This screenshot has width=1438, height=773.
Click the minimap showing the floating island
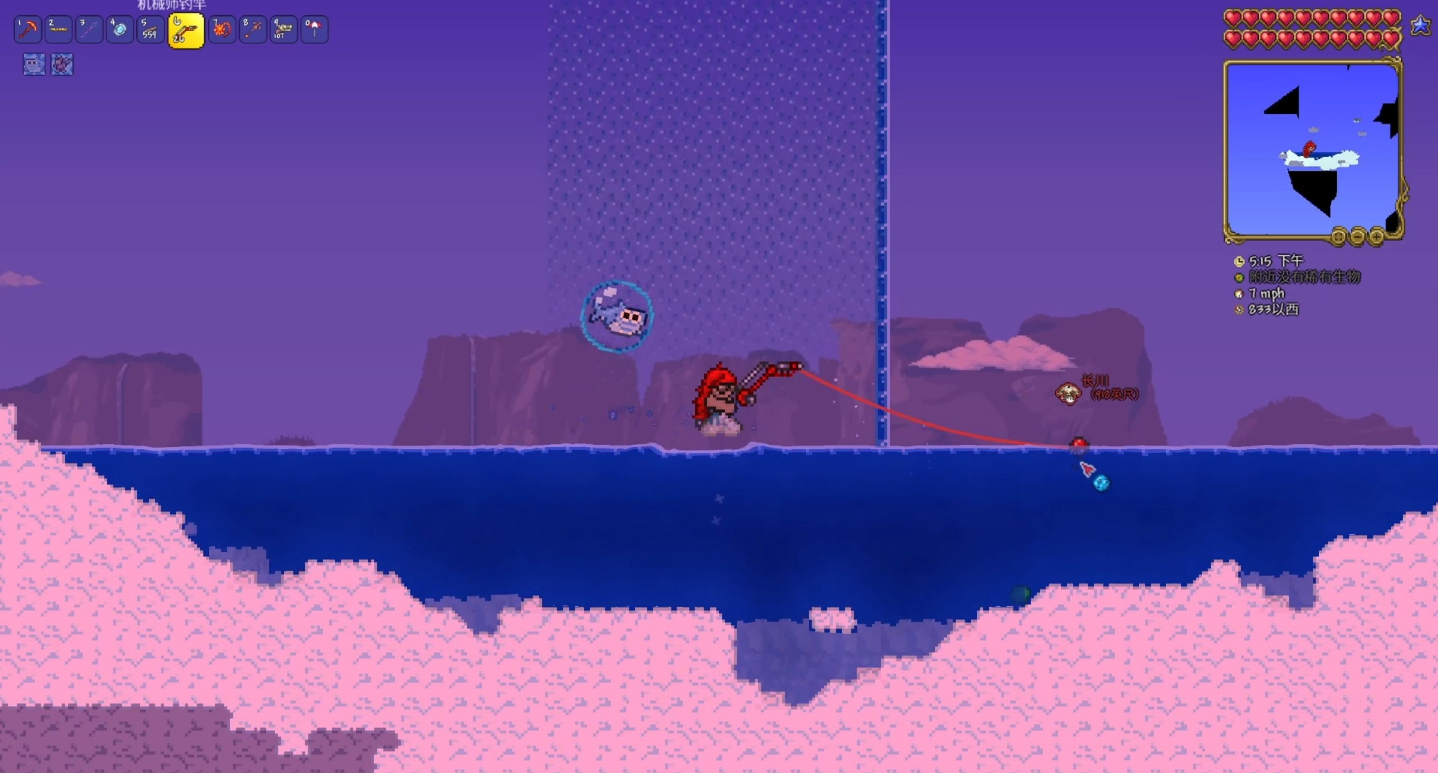click(x=1312, y=148)
